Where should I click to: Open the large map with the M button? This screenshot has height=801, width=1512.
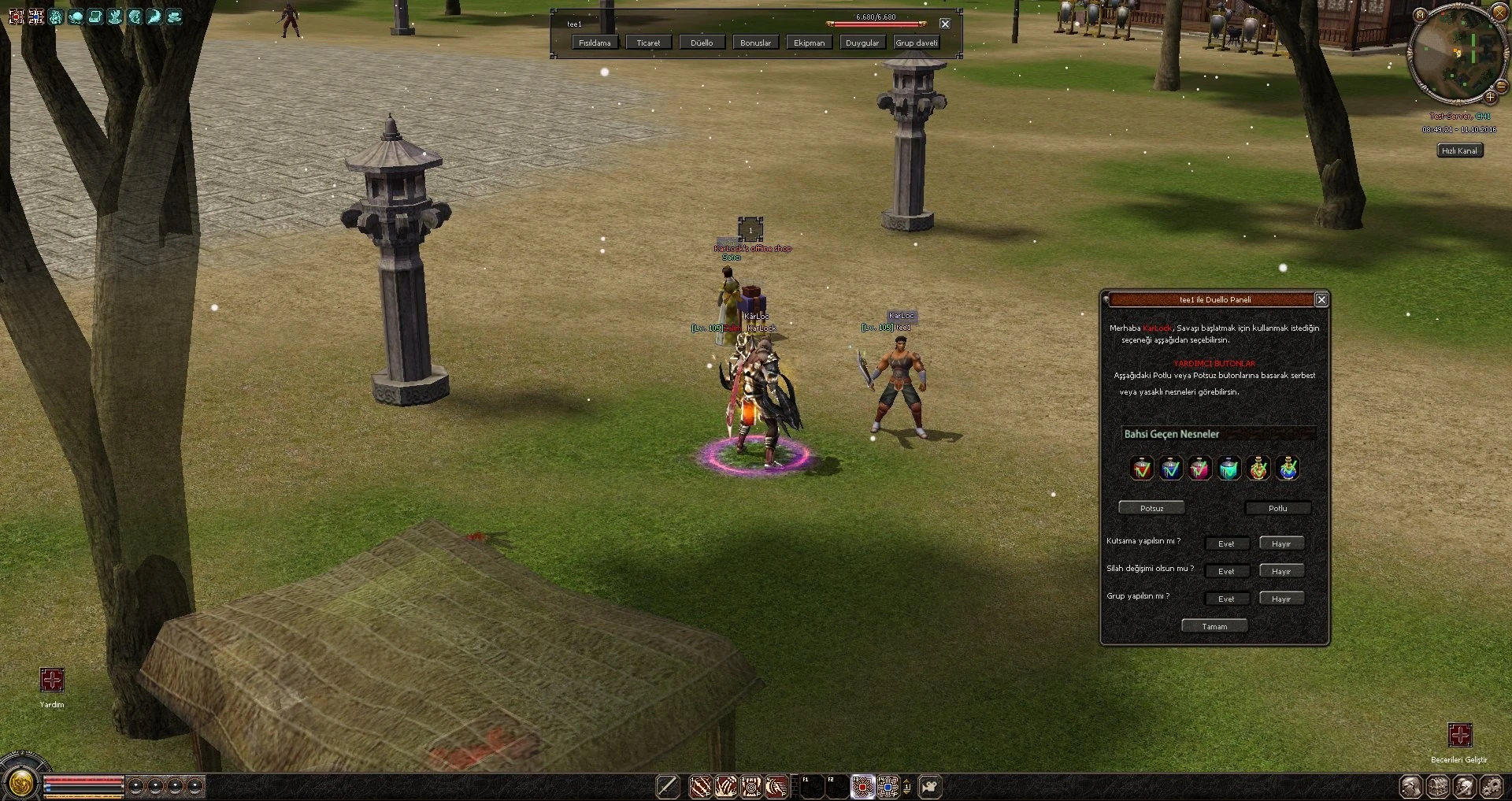pyautogui.click(x=1420, y=15)
